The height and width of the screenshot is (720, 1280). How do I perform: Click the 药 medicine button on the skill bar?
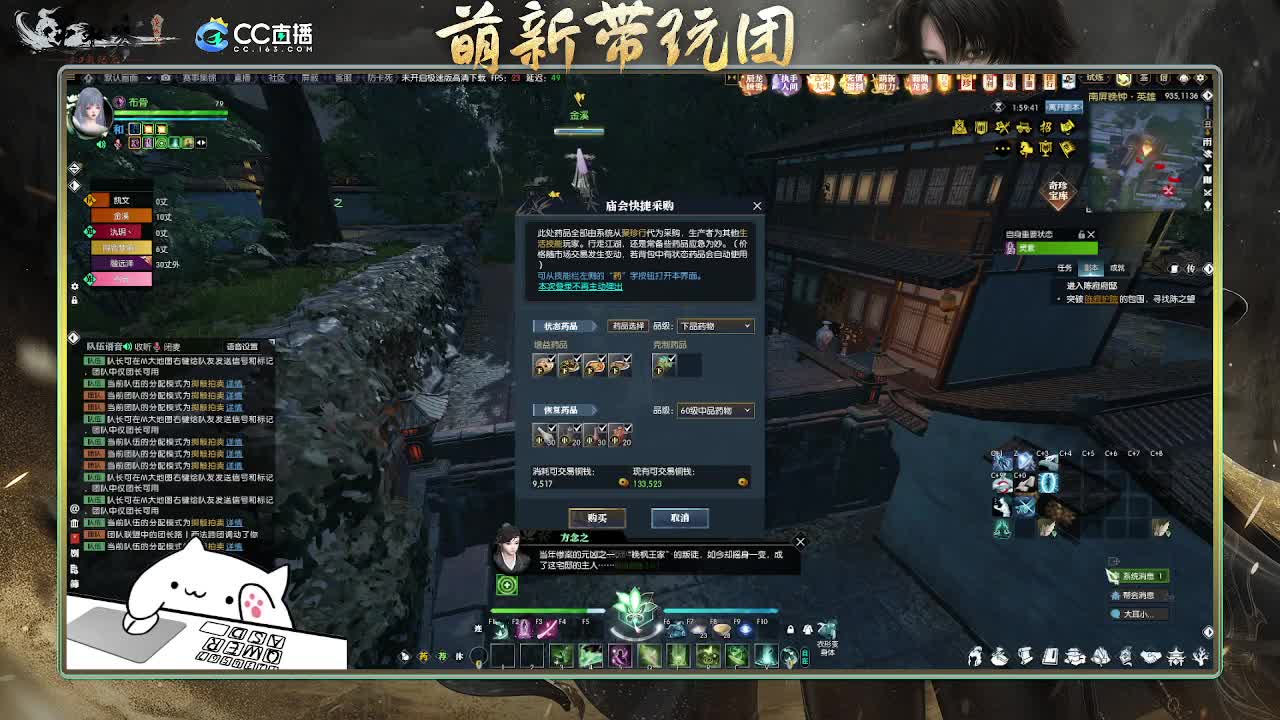pyautogui.click(x=423, y=656)
